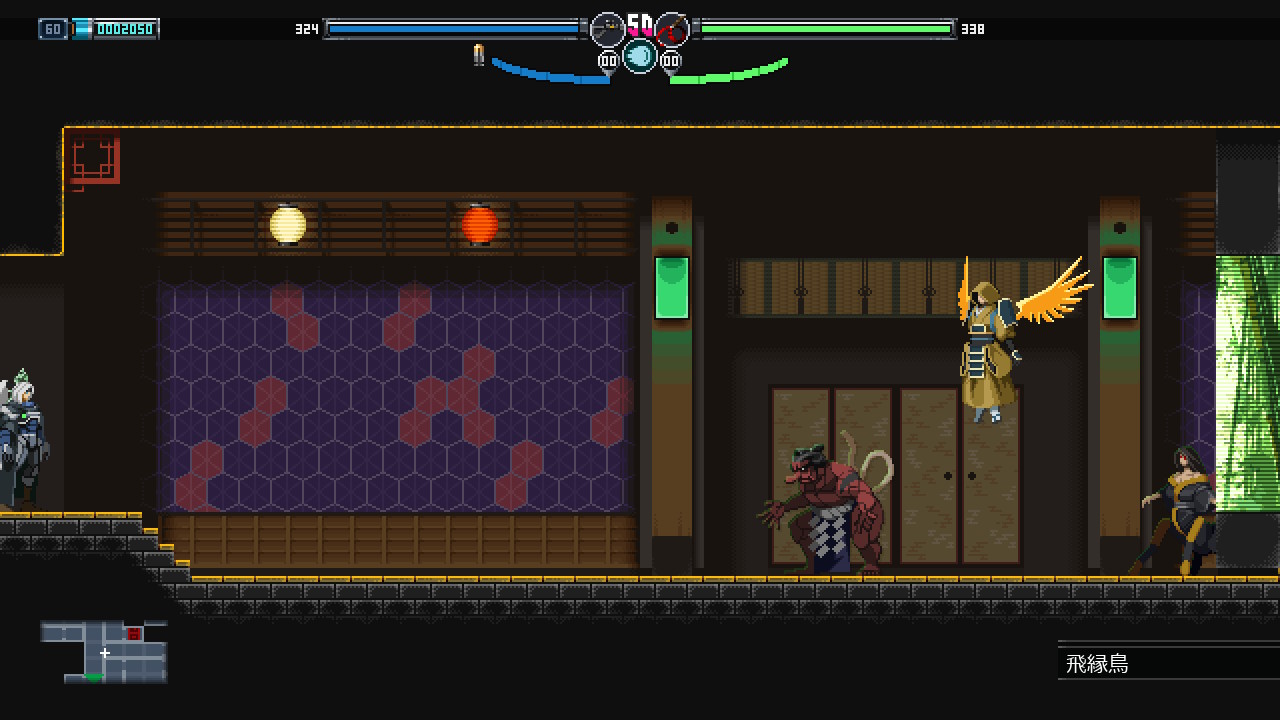Click the red save marker on minimap
The height and width of the screenshot is (720, 1280).
coord(134,634)
